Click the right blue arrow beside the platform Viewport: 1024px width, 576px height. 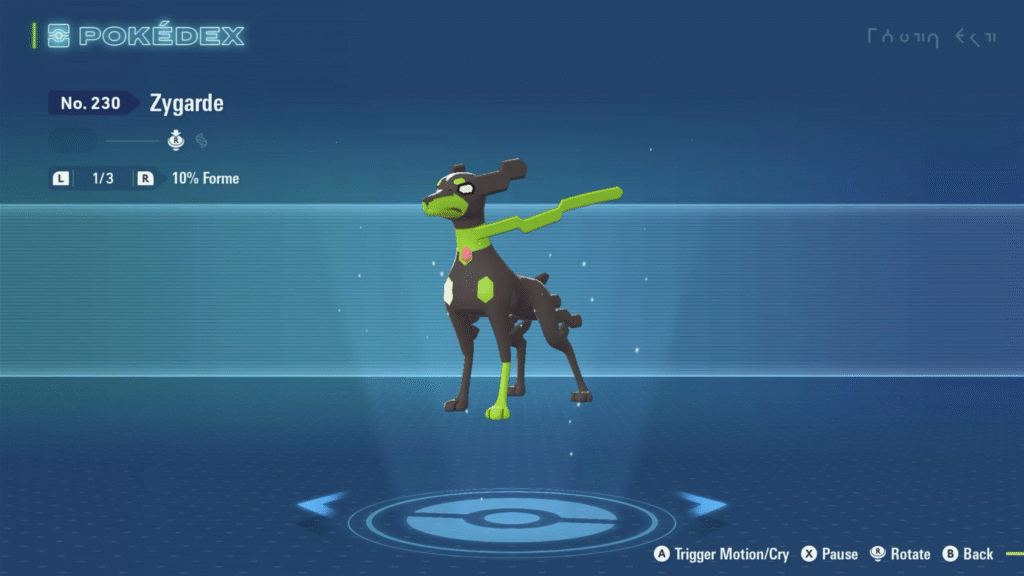click(700, 504)
